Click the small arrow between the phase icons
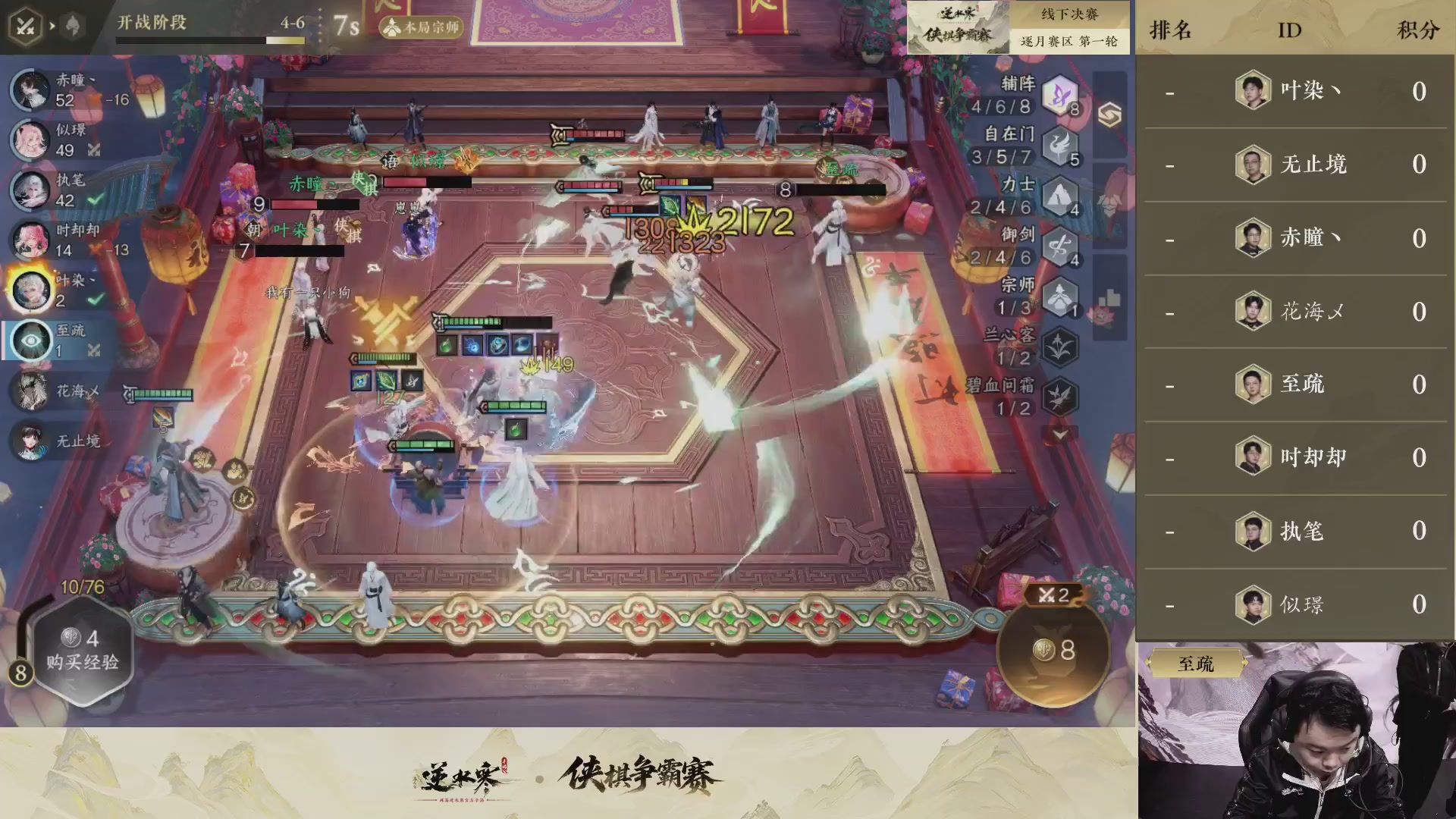 tap(52, 25)
